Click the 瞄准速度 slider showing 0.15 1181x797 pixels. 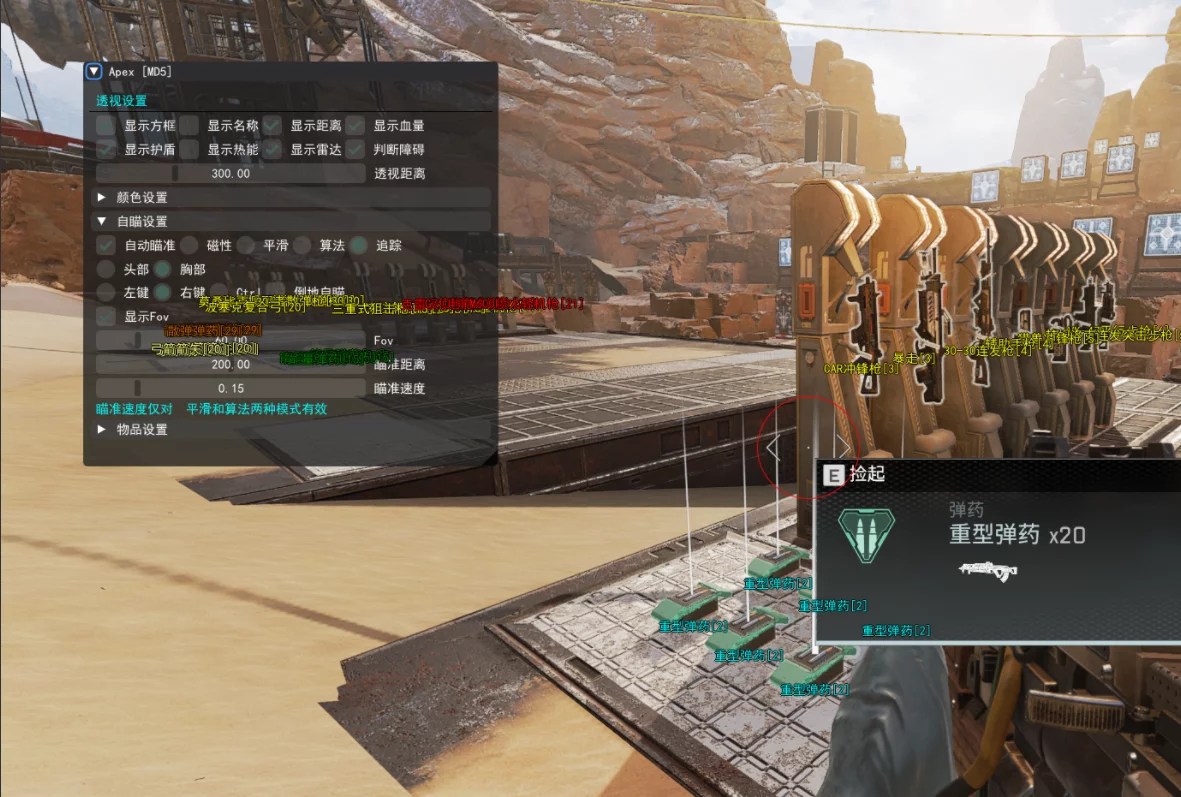pyautogui.click(x=231, y=388)
